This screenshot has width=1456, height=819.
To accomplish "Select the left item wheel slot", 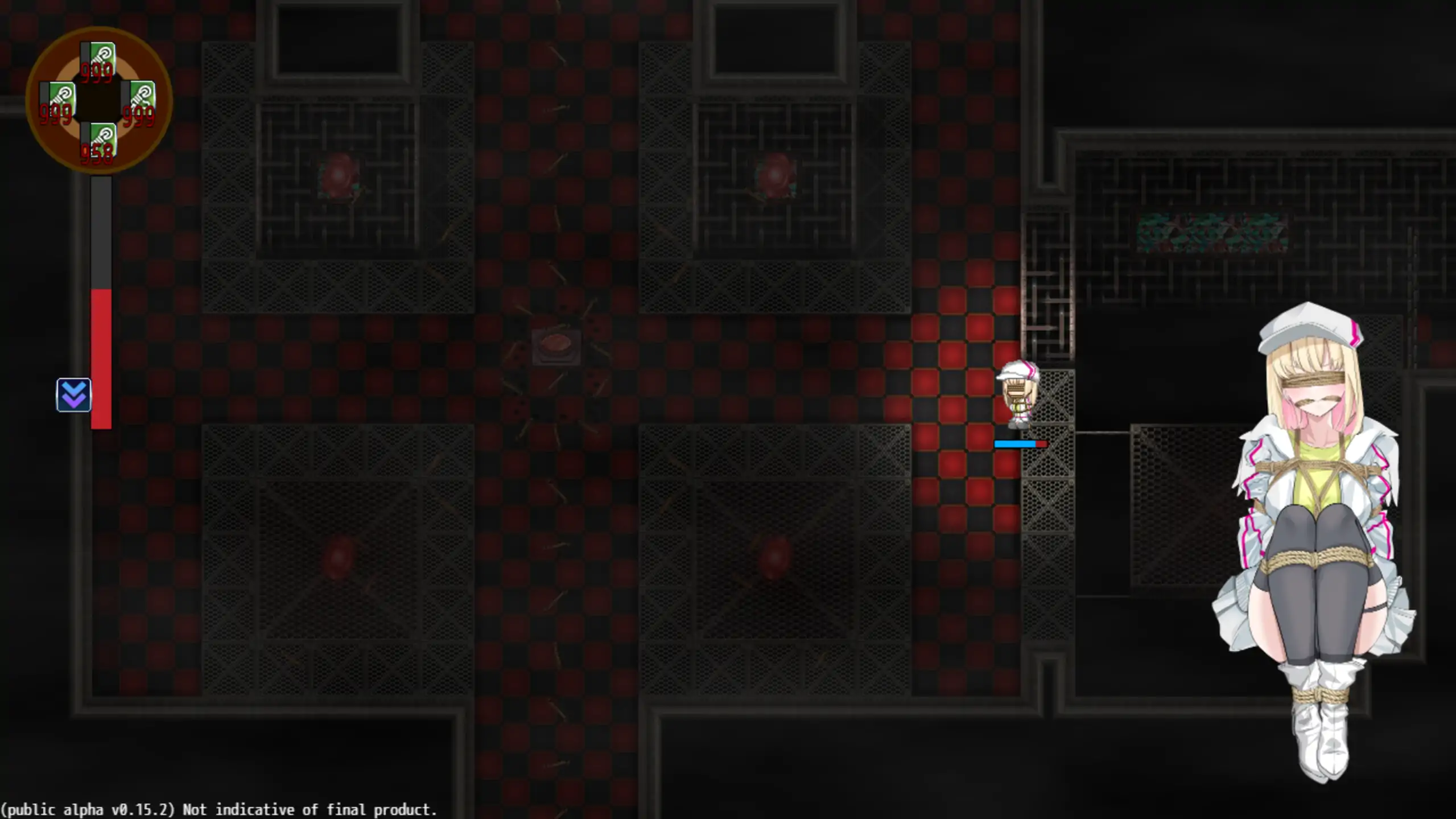I will click(x=57, y=102).
